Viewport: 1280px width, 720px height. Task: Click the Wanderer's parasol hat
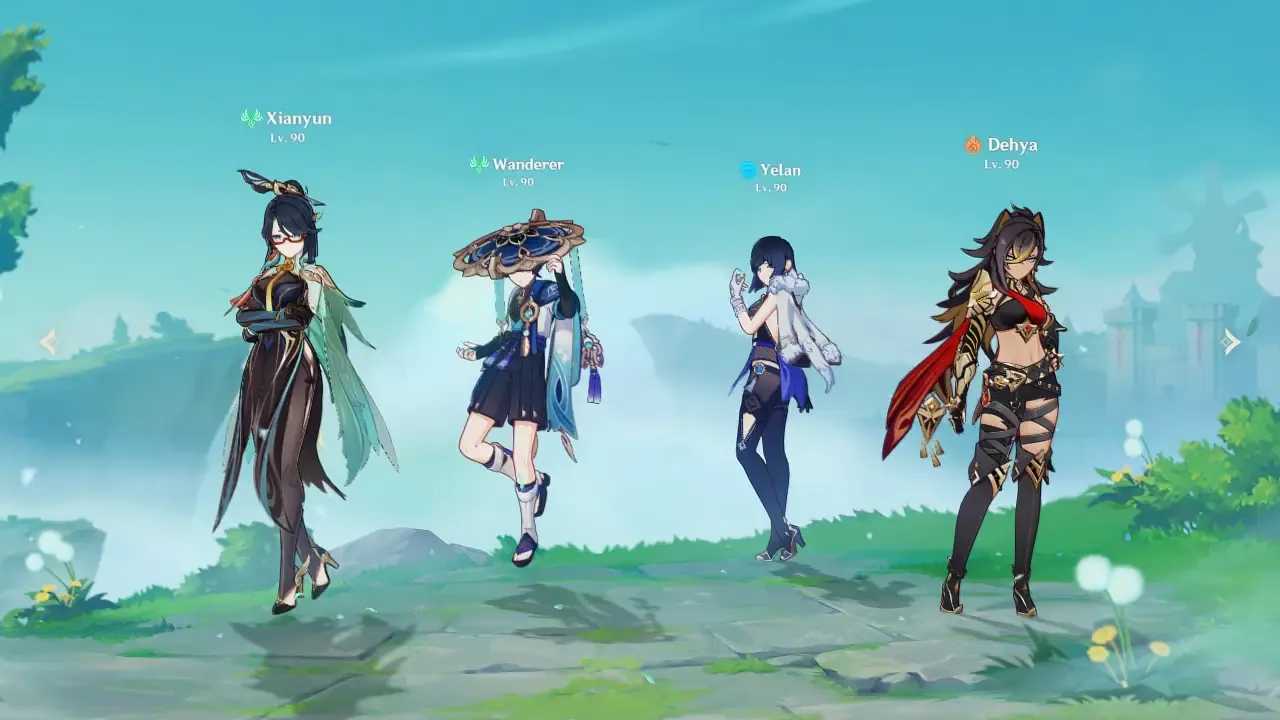click(x=520, y=240)
